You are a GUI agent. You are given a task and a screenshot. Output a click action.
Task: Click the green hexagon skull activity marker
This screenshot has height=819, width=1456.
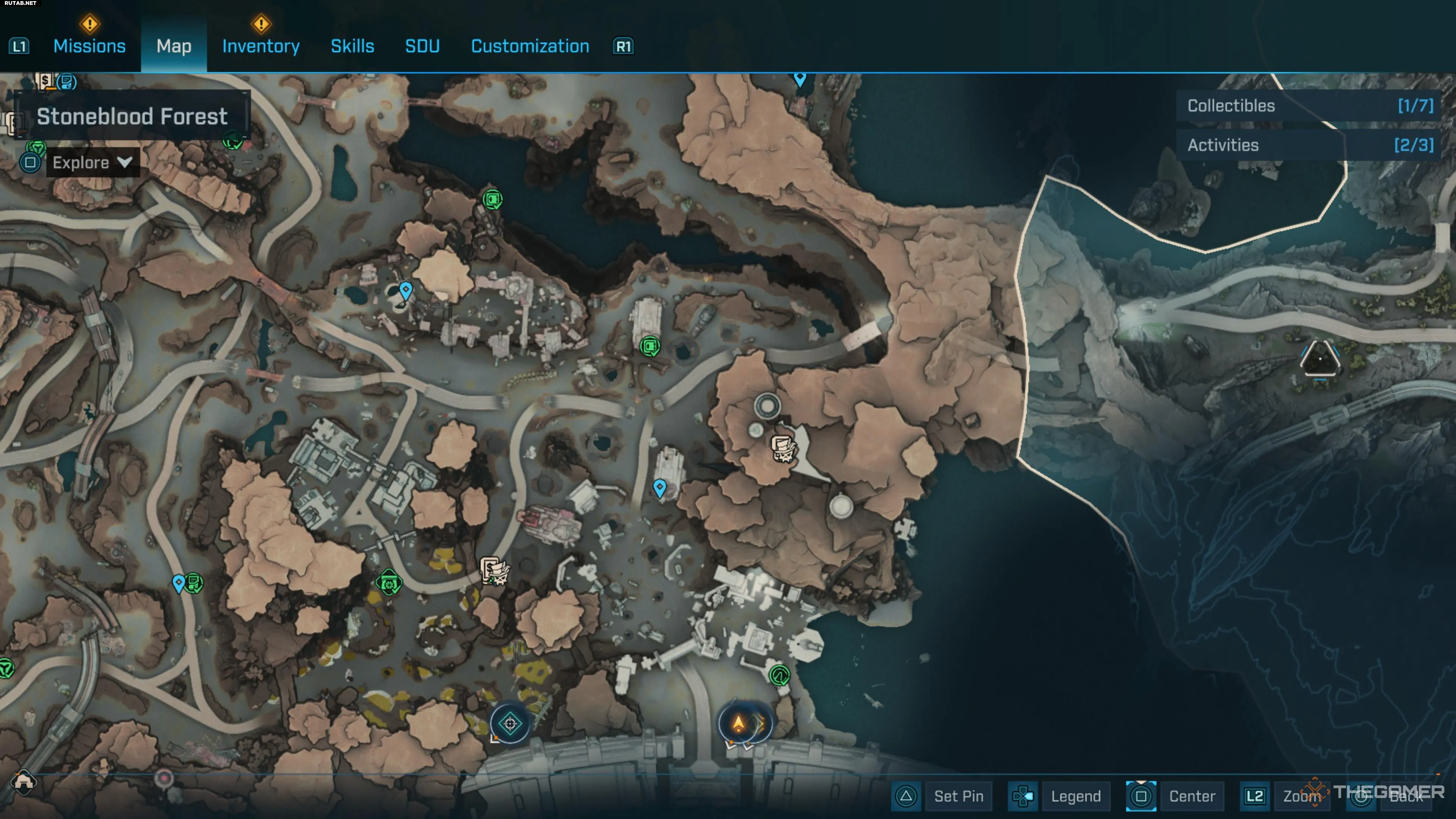click(389, 583)
